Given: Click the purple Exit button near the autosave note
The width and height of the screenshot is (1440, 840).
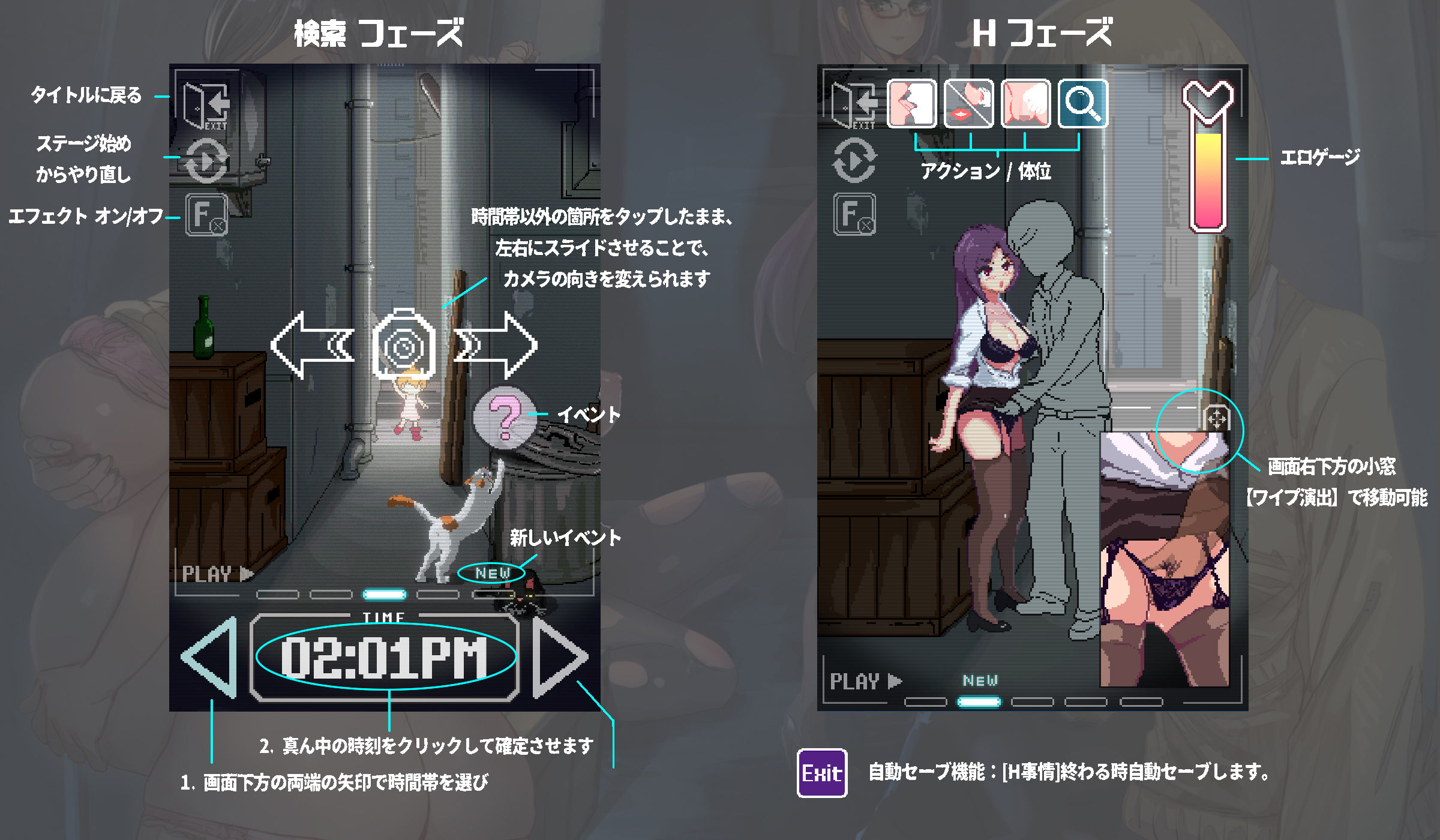Looking at the screenshot, I should pos(823,773).
